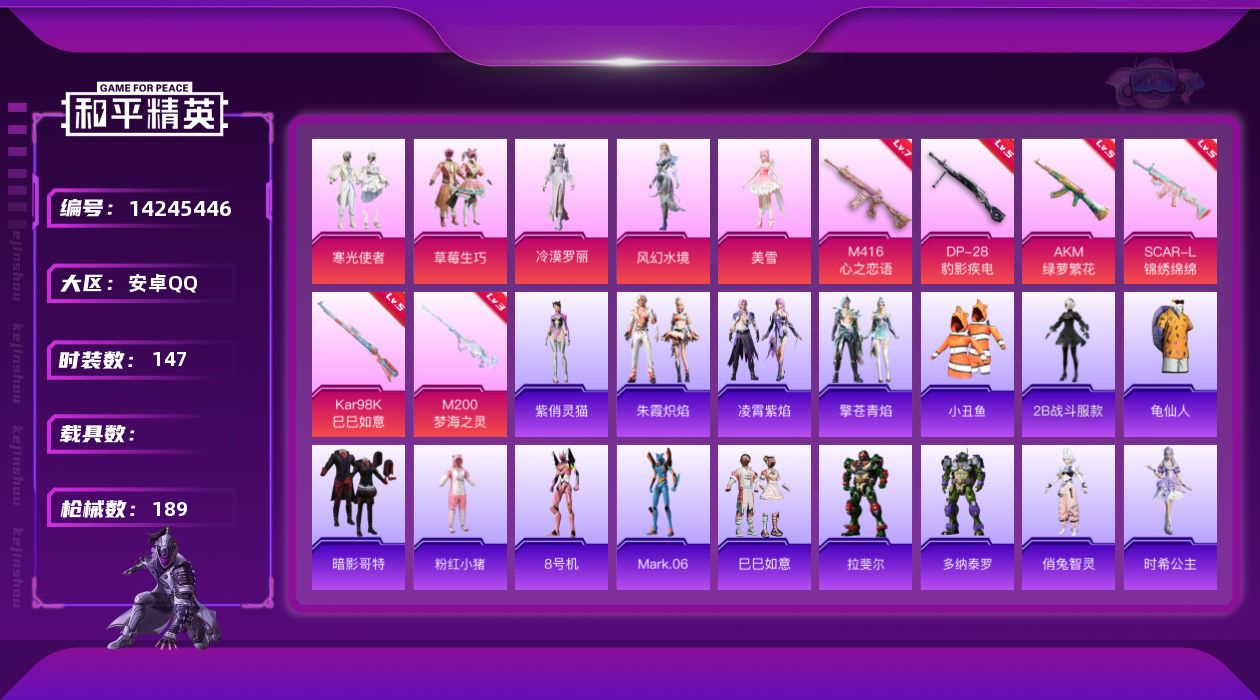Open the 8号机 suit card

[x=561, y=517]
